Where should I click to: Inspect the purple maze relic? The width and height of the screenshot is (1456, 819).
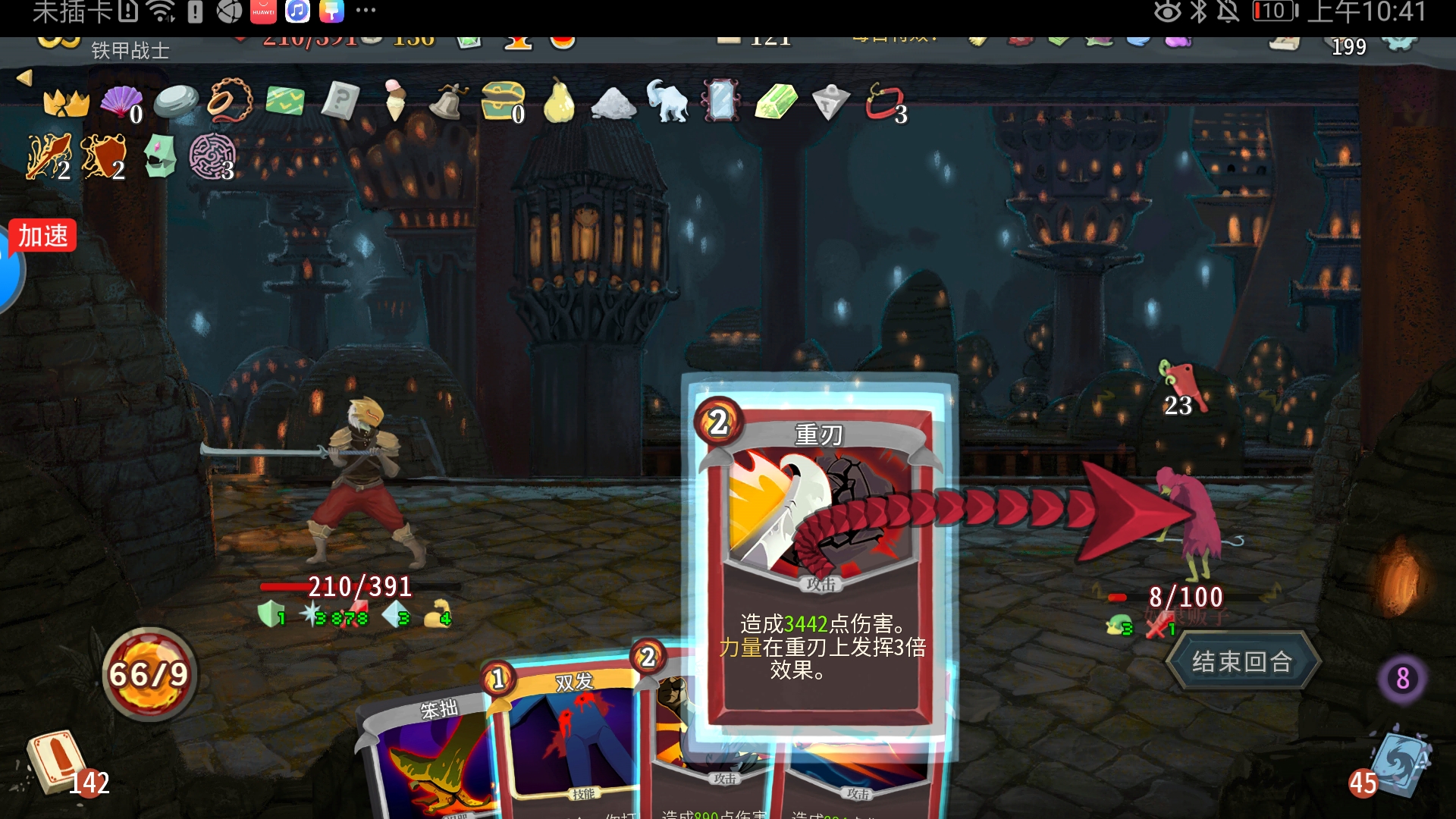pos(212,156)
